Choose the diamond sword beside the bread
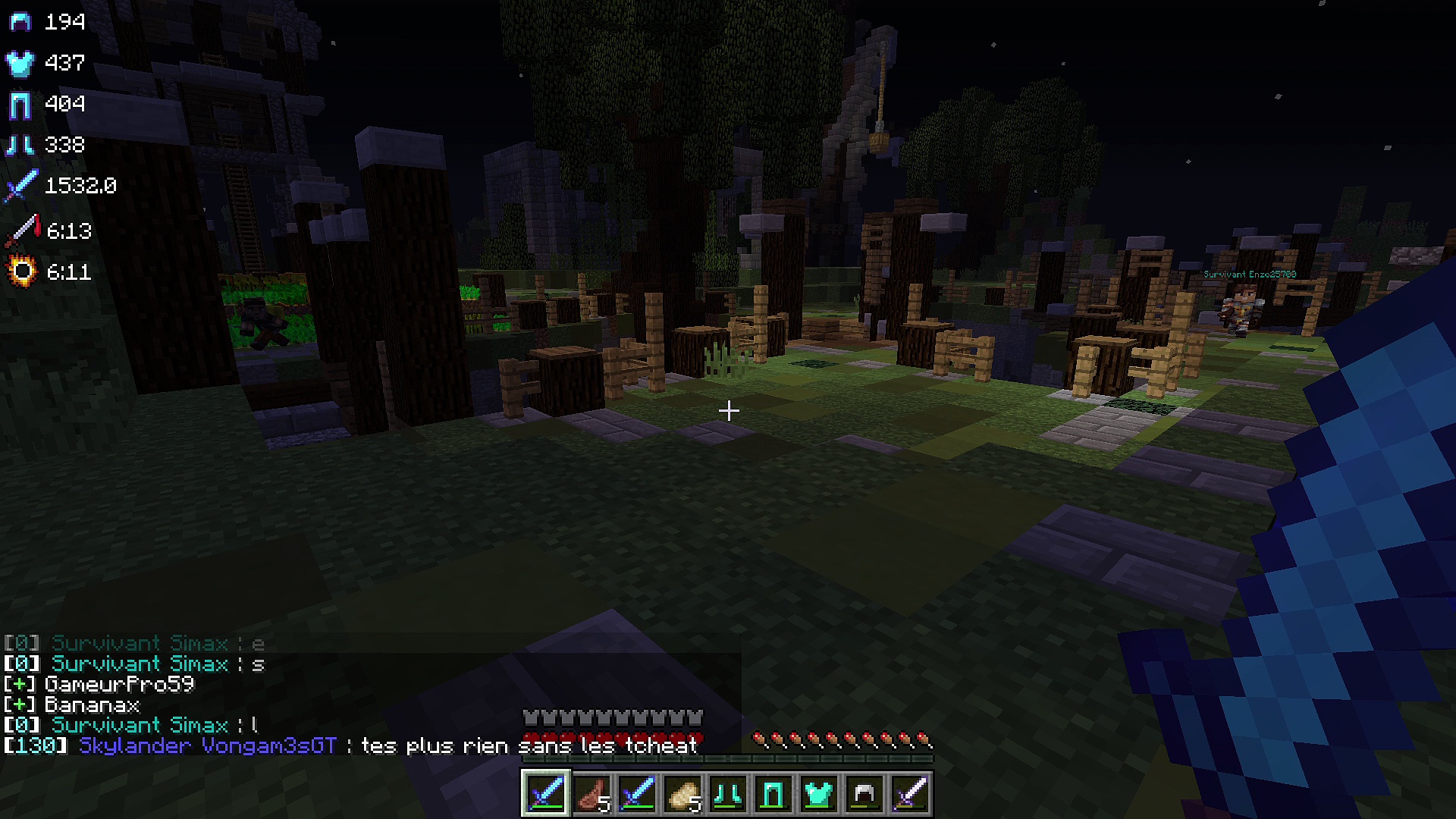 pos(637,794)
